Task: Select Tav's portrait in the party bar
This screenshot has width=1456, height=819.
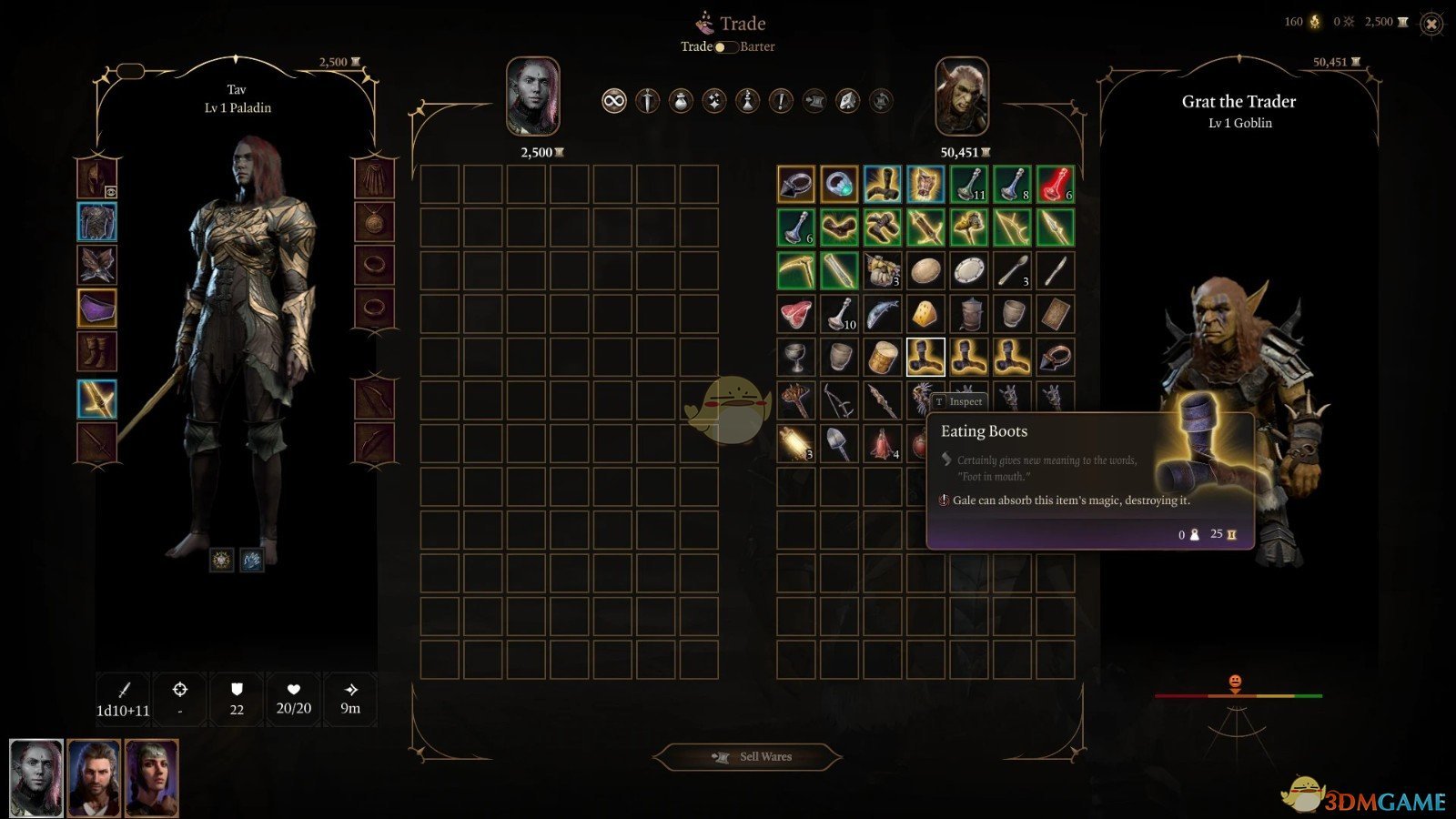Action: (36, 778)
